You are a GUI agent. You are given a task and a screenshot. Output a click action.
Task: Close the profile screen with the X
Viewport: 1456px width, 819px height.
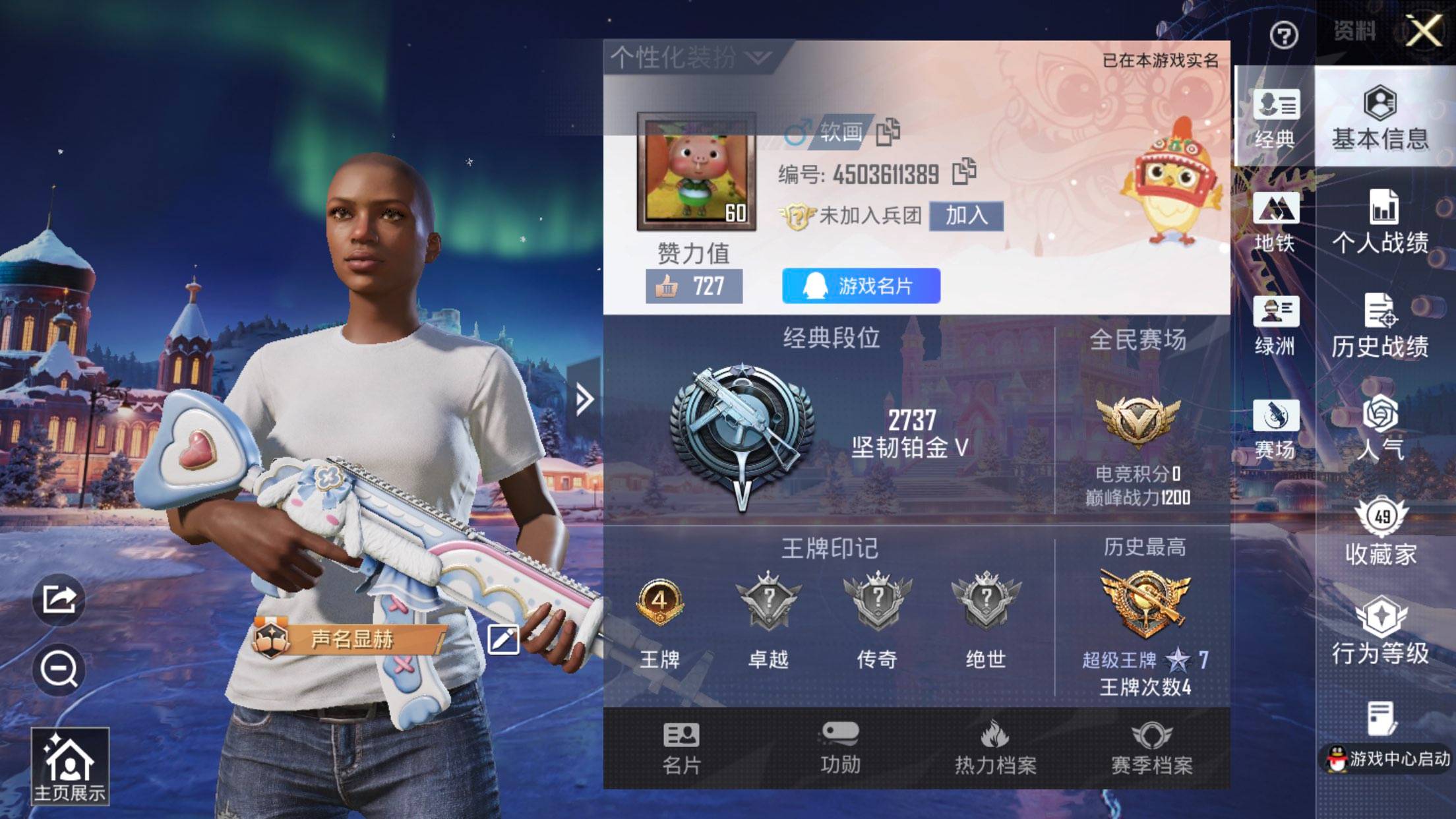[1424, 31]
